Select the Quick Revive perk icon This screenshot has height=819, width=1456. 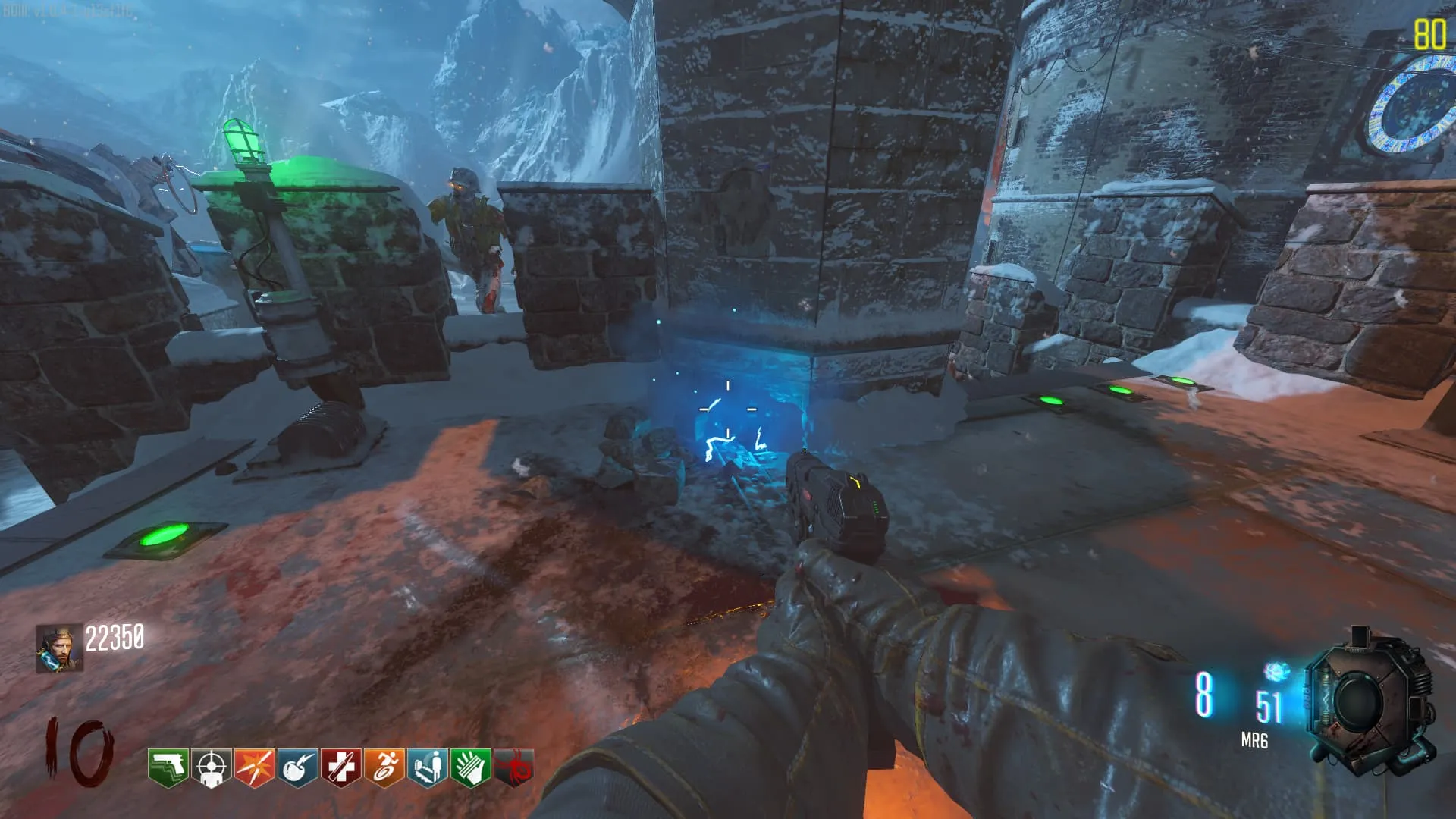(x=427, y=767)
